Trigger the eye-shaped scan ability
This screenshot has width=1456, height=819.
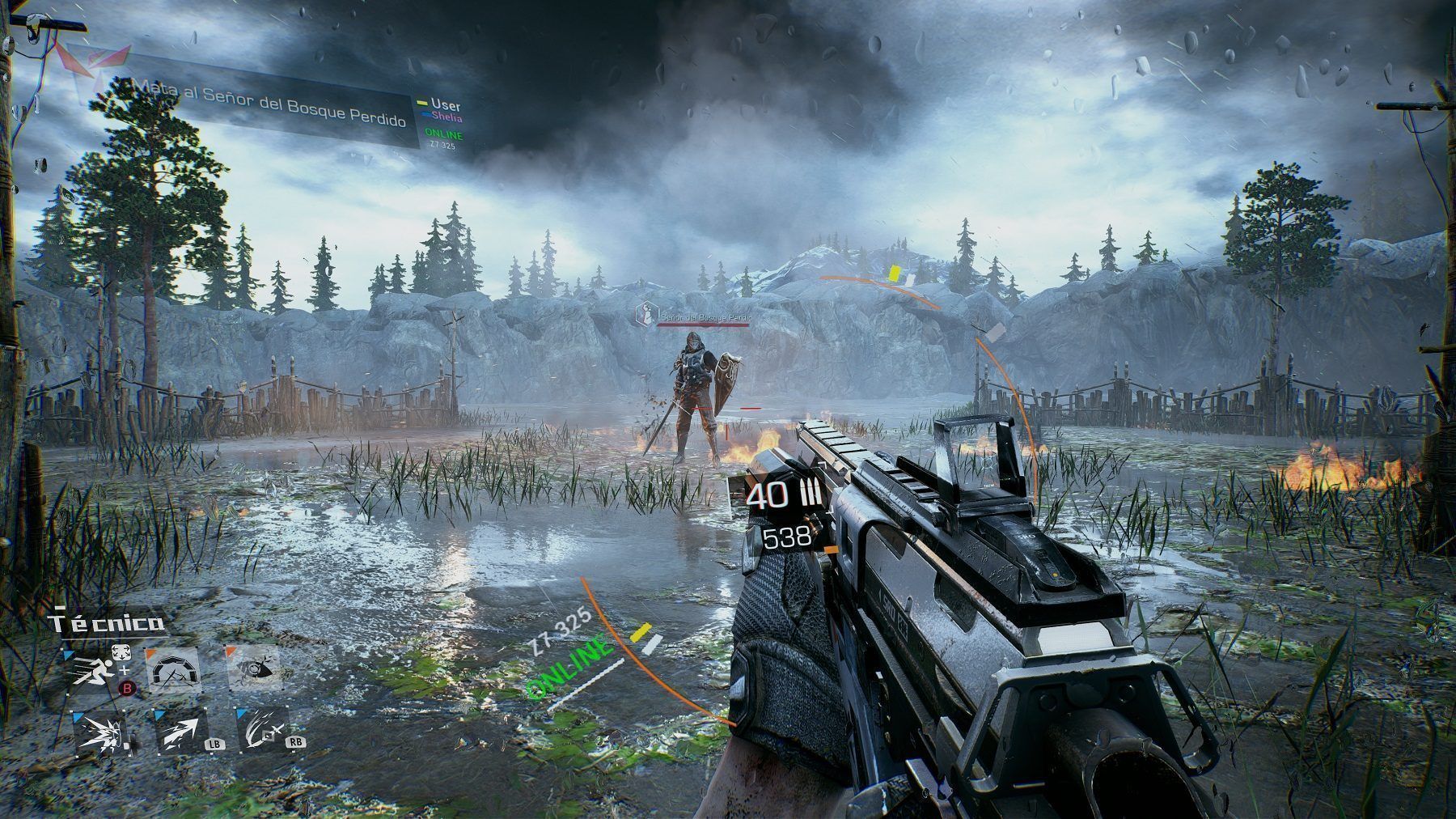[x=254, y=668]
